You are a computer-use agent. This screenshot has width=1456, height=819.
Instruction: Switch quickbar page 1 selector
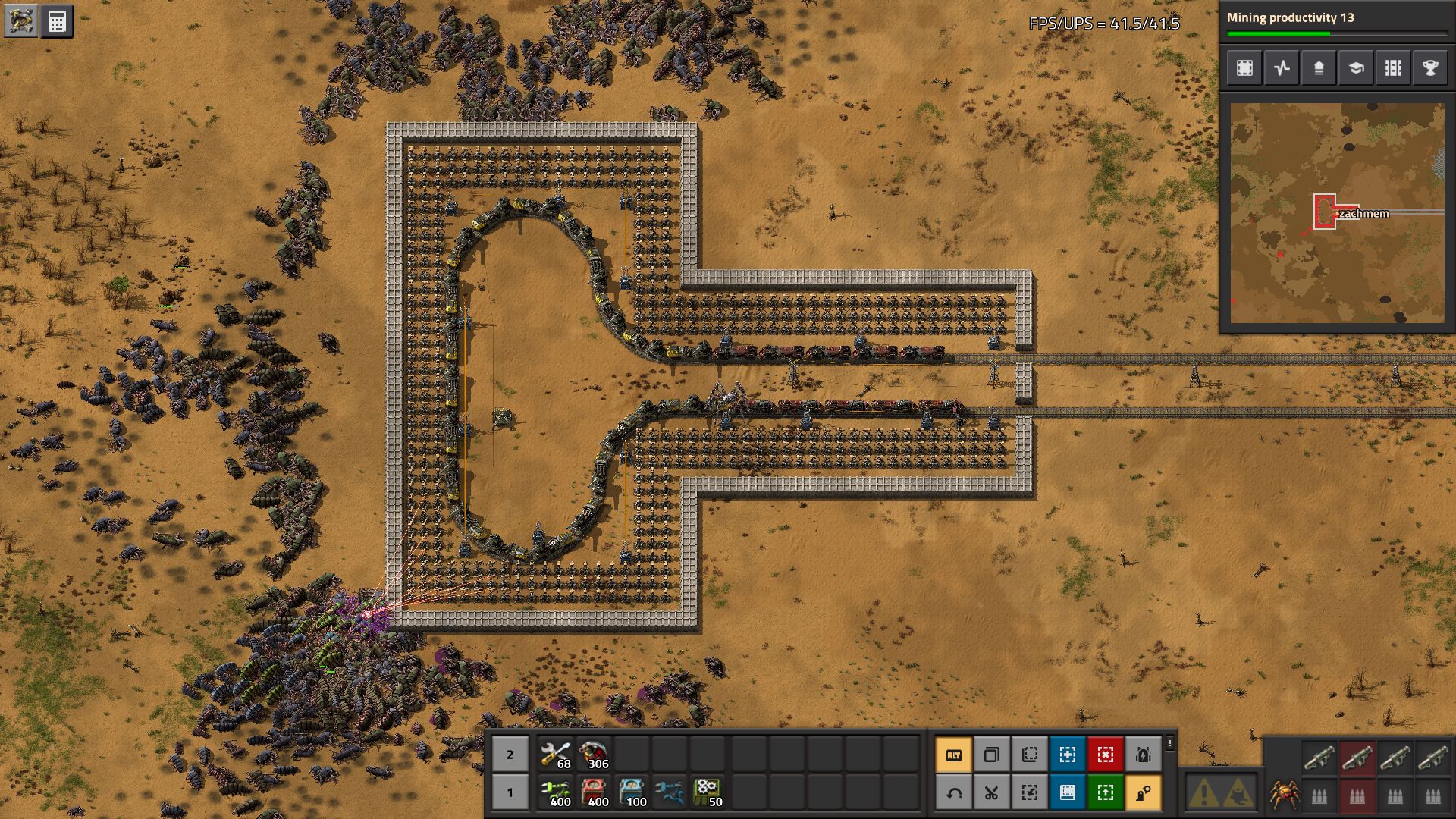(x=510, y=792)
